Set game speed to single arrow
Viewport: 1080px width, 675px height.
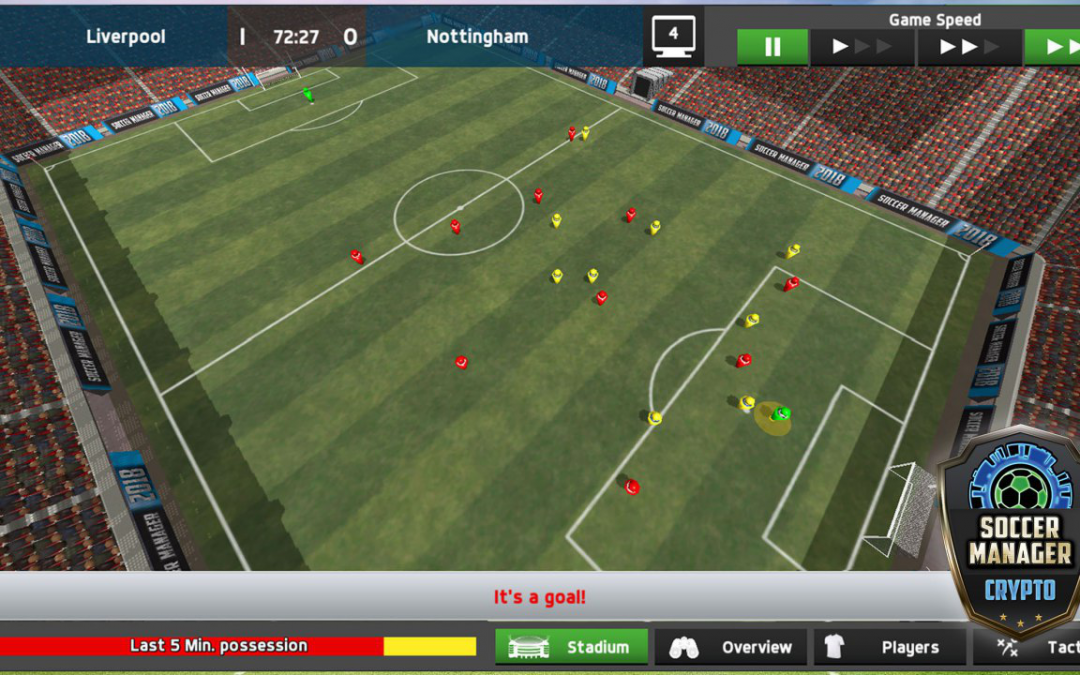tap(861, 47)
